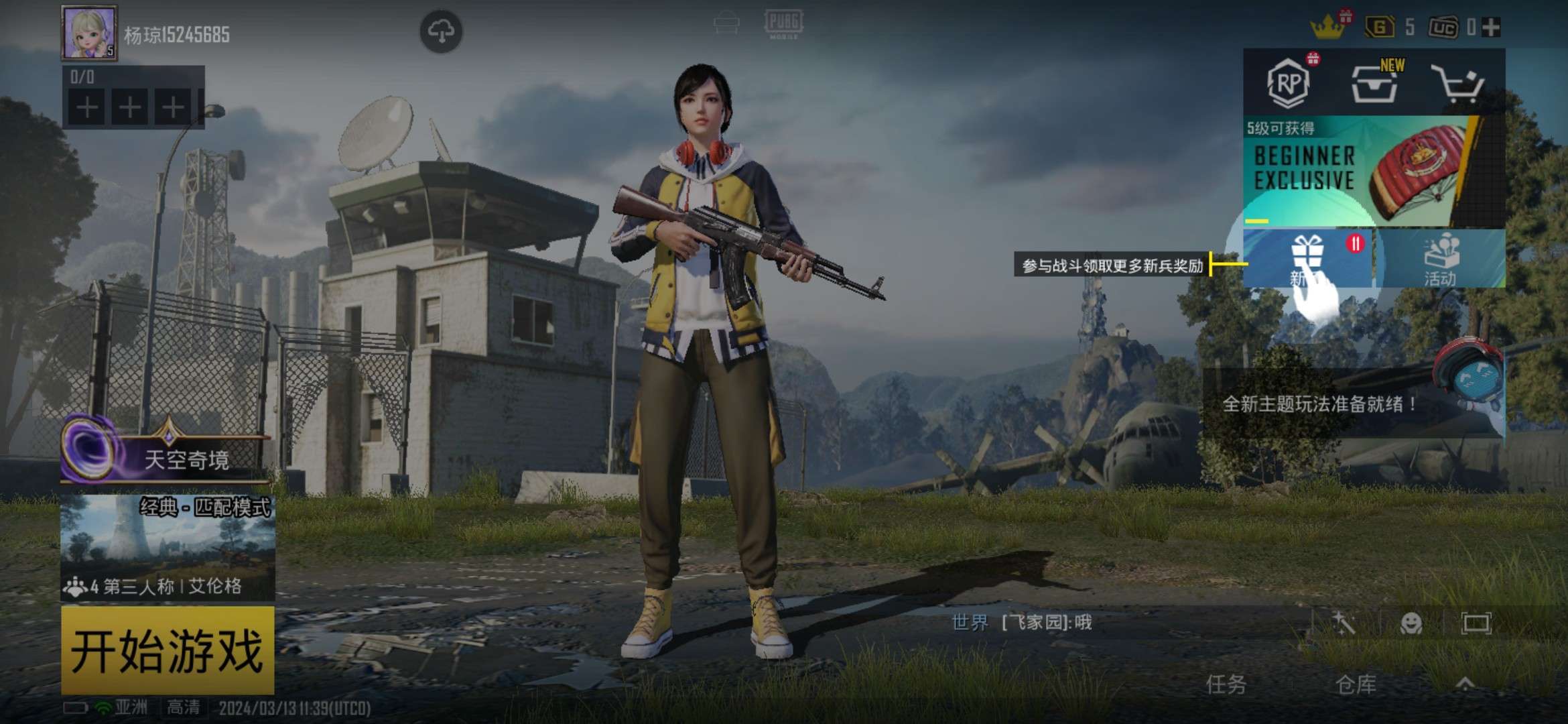Image resolution: width=1568 pixels, height=724 pixels.
Task: View the Beginner Exclusive parachute banner
Action: tap(1374, 172)
